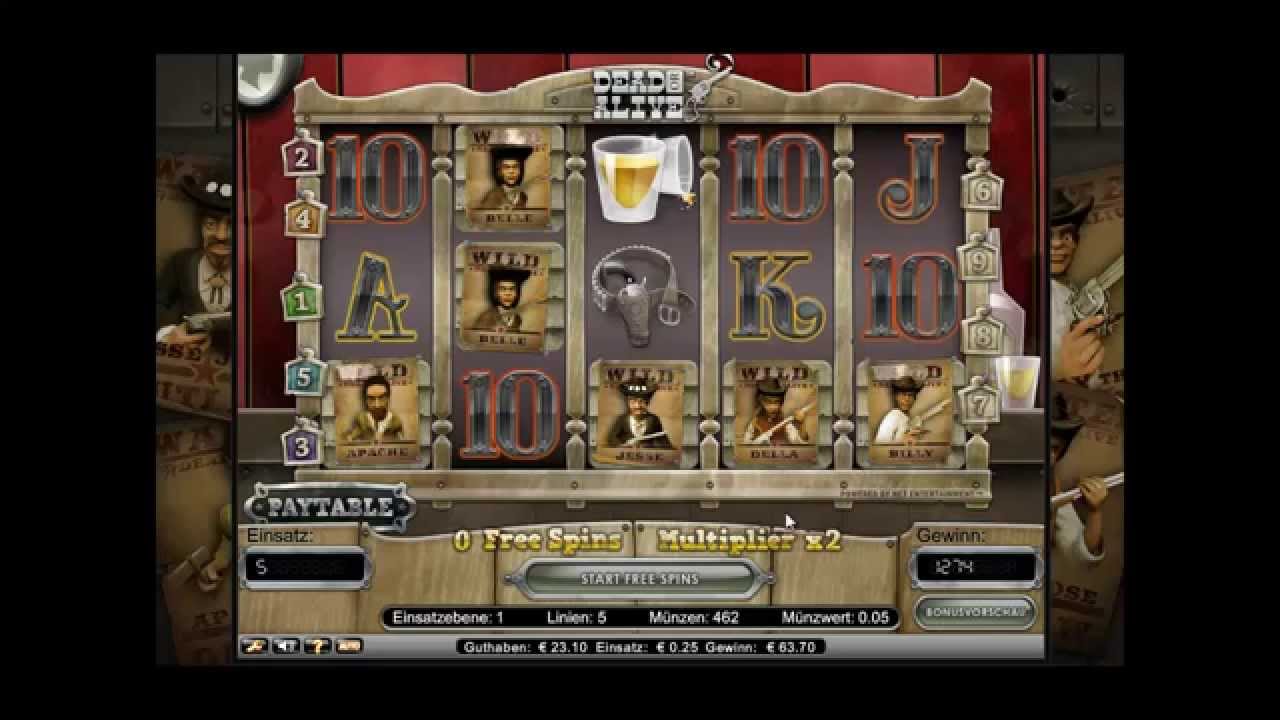The height and width of the screenshot is (720, 1280).
Task: Select payline marker number 3
Action: (x=301, y=444)
